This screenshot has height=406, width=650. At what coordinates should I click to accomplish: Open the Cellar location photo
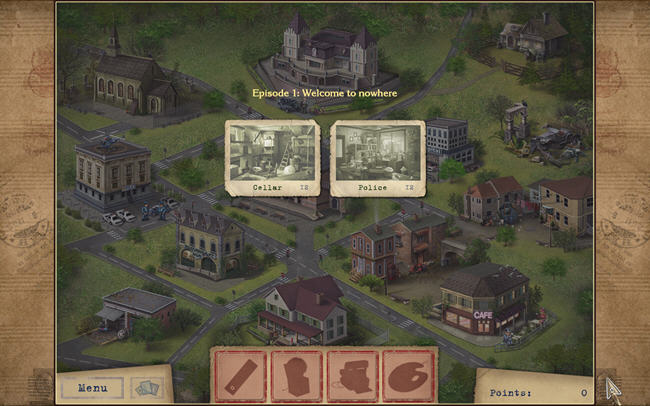(271, 157)
